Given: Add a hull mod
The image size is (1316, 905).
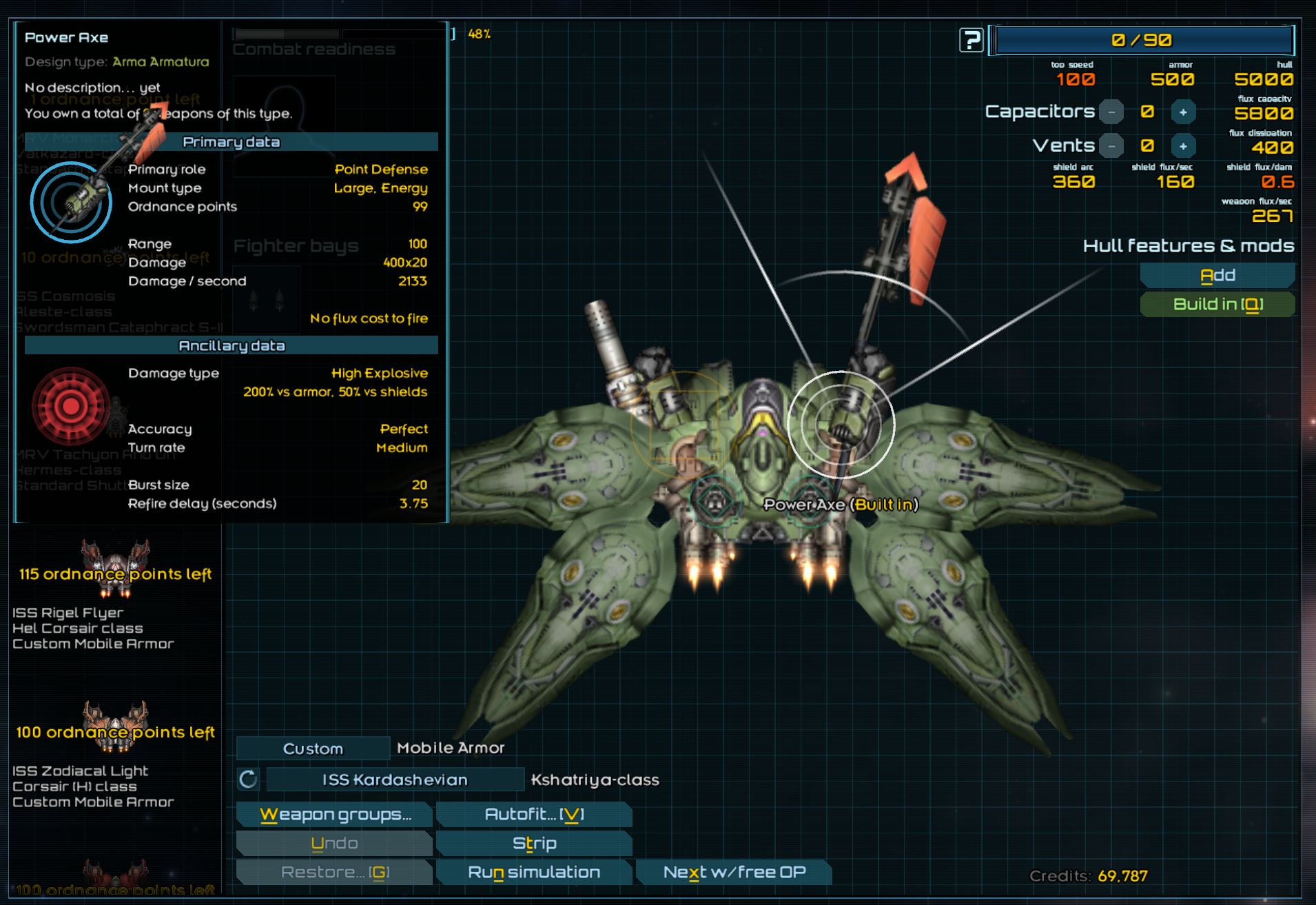Looking at the screenshot, I should point(1217,275).
